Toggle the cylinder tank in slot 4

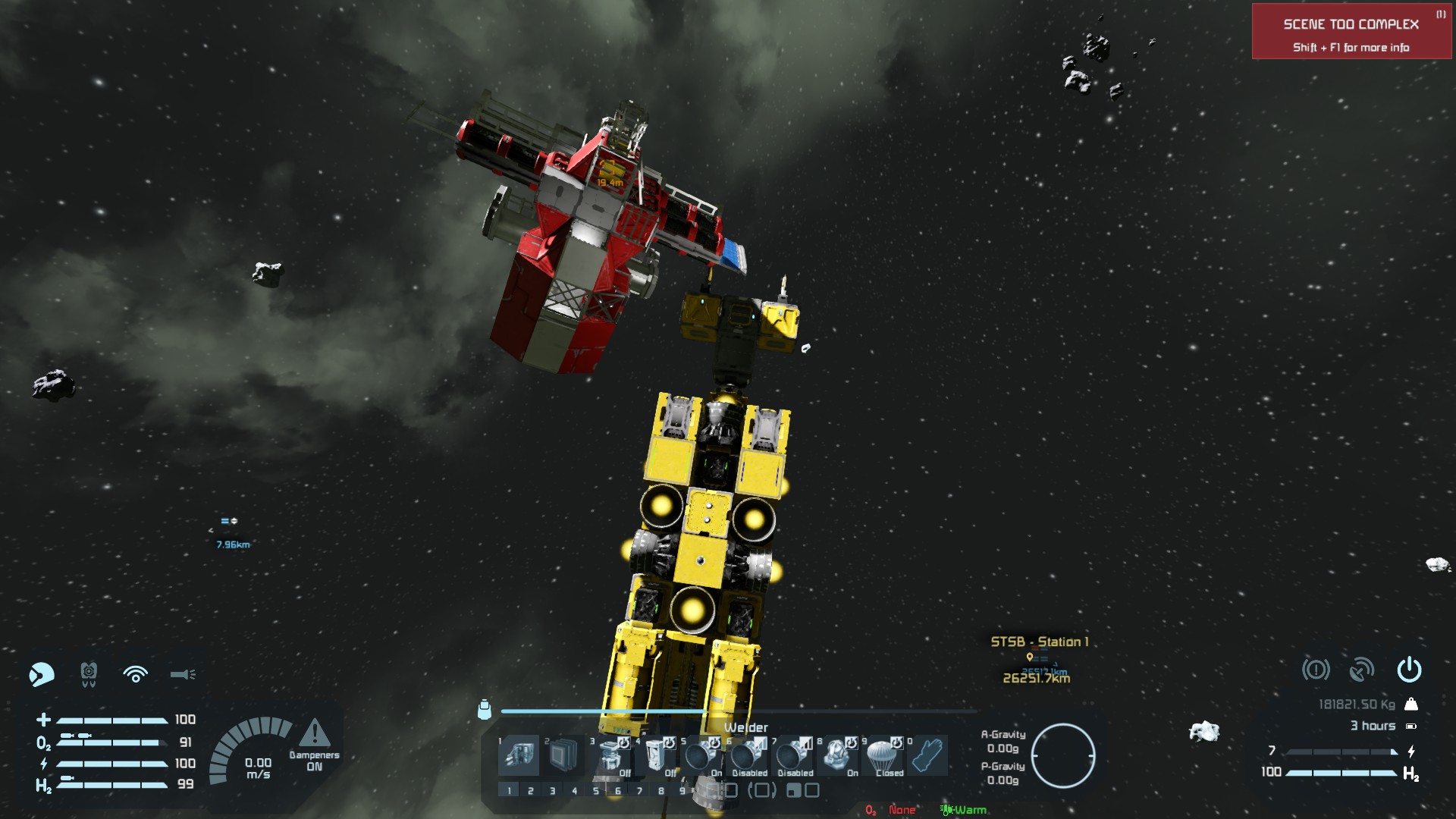pyautogui.click(x=655, y=755)
